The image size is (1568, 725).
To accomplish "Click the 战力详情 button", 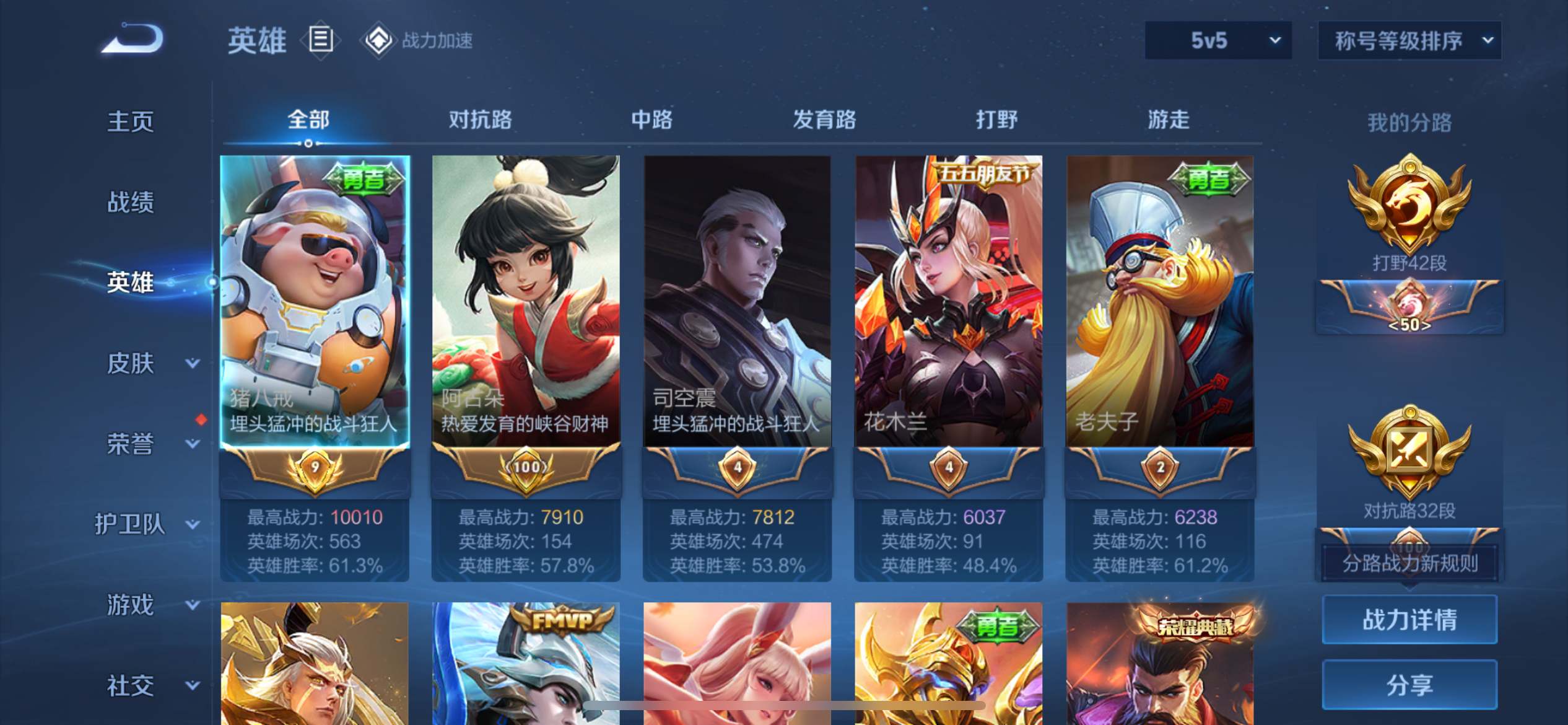I will pos(1409,619).
